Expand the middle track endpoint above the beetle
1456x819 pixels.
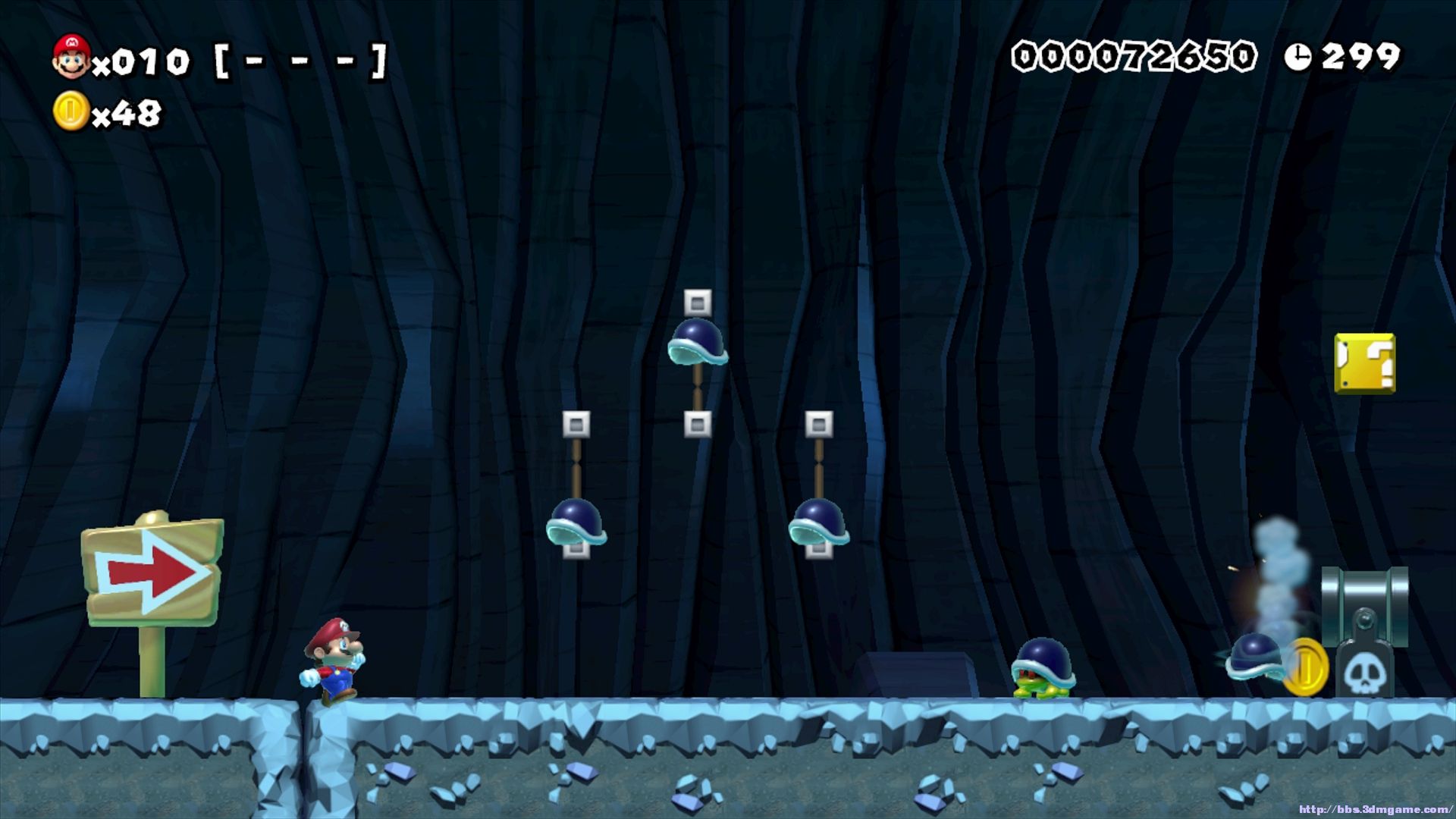coord(698,422)
